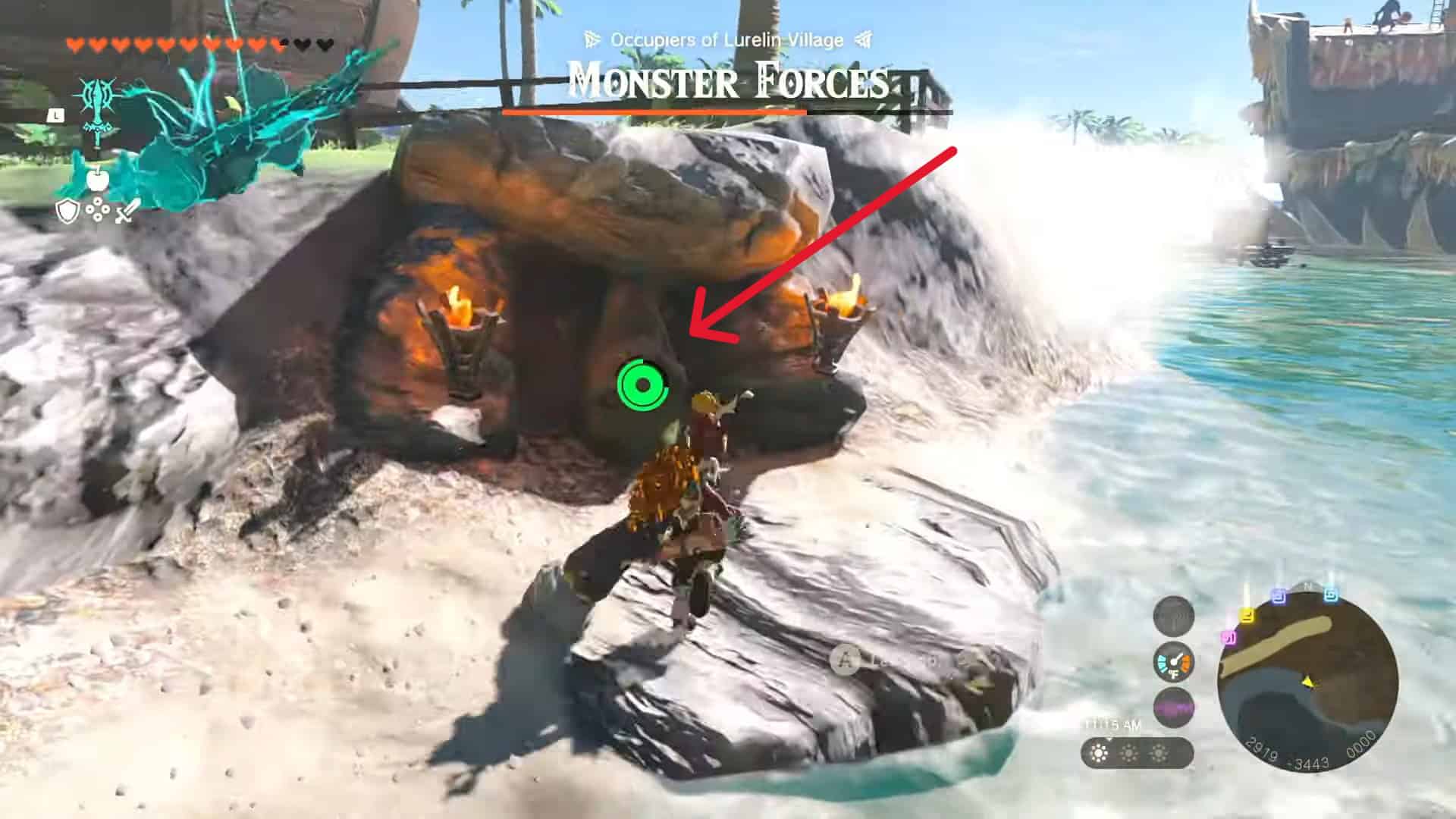Toggle the yellow shrine marker on the minimap
Viewport: 1456px width, 819px height.
[1247, 616]
